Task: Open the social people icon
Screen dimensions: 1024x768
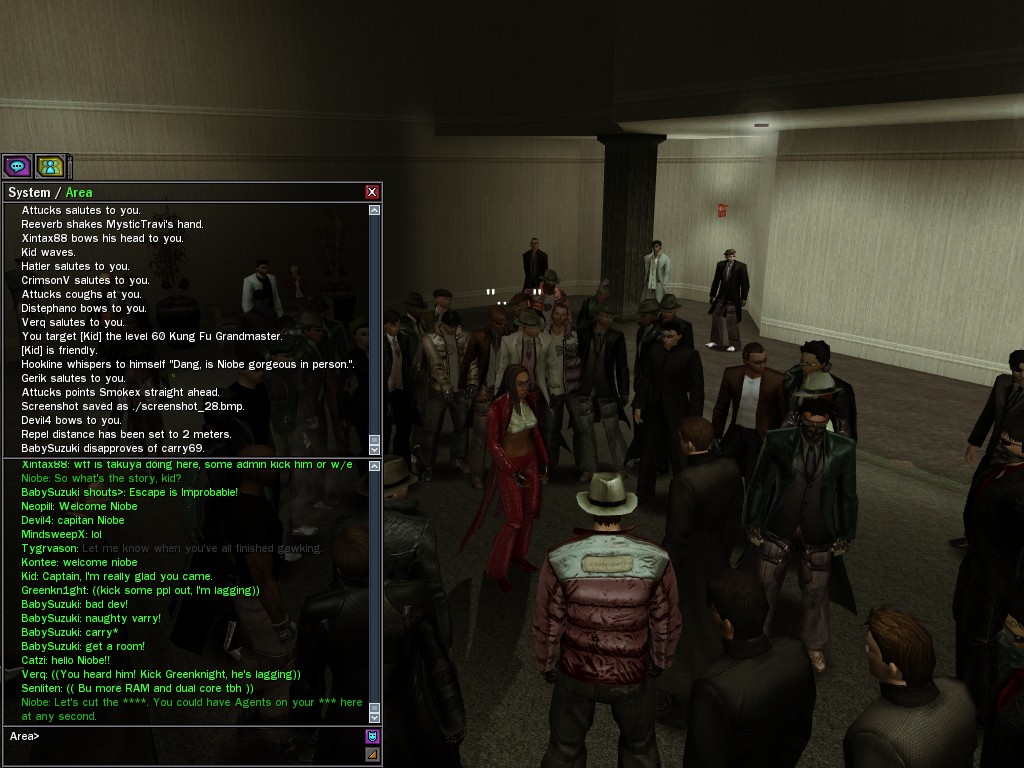Action: point(50,166)
